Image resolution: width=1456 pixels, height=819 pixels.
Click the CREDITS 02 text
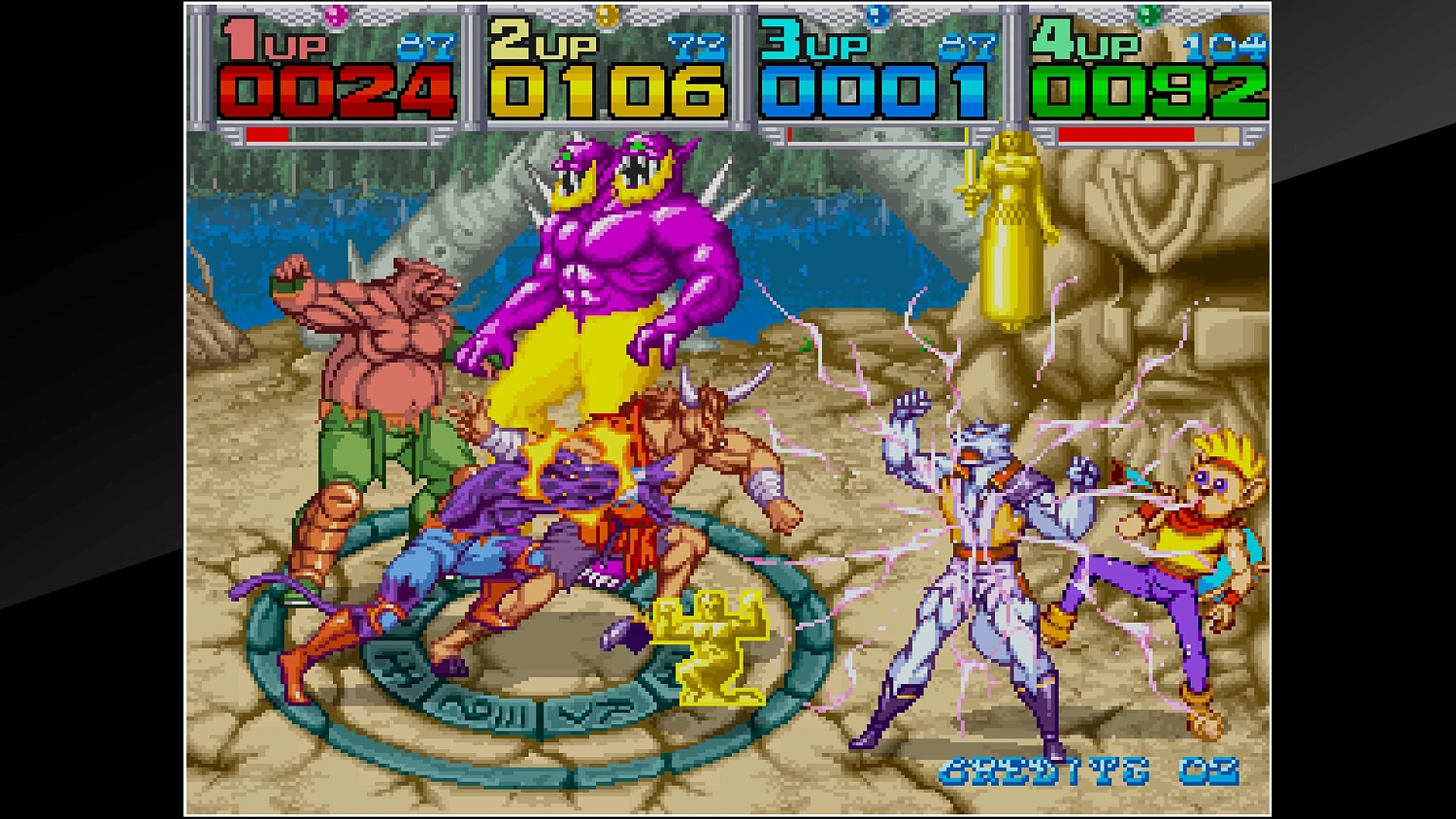(x=1089, y=772)
